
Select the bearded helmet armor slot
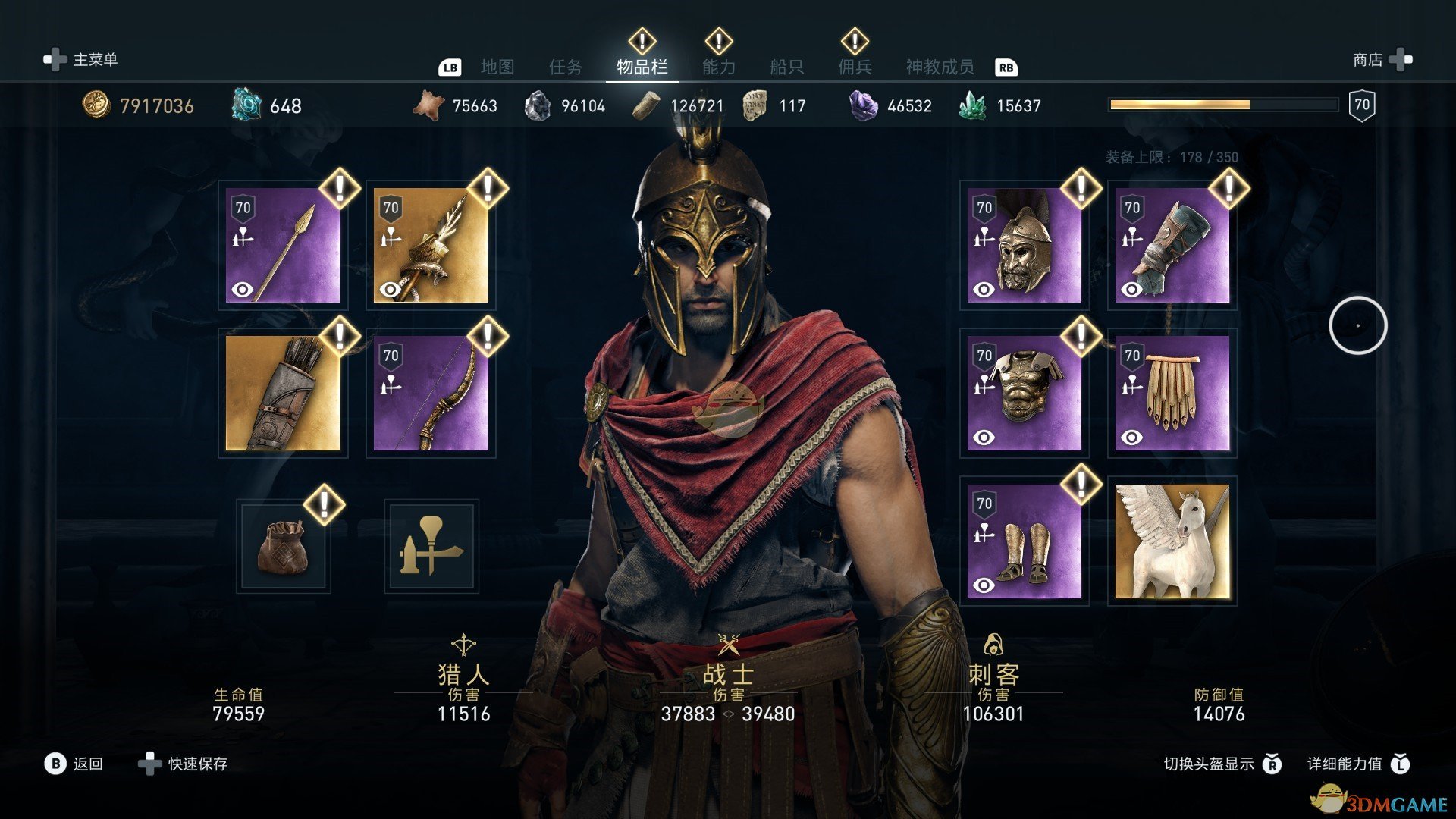point(1025,246)
